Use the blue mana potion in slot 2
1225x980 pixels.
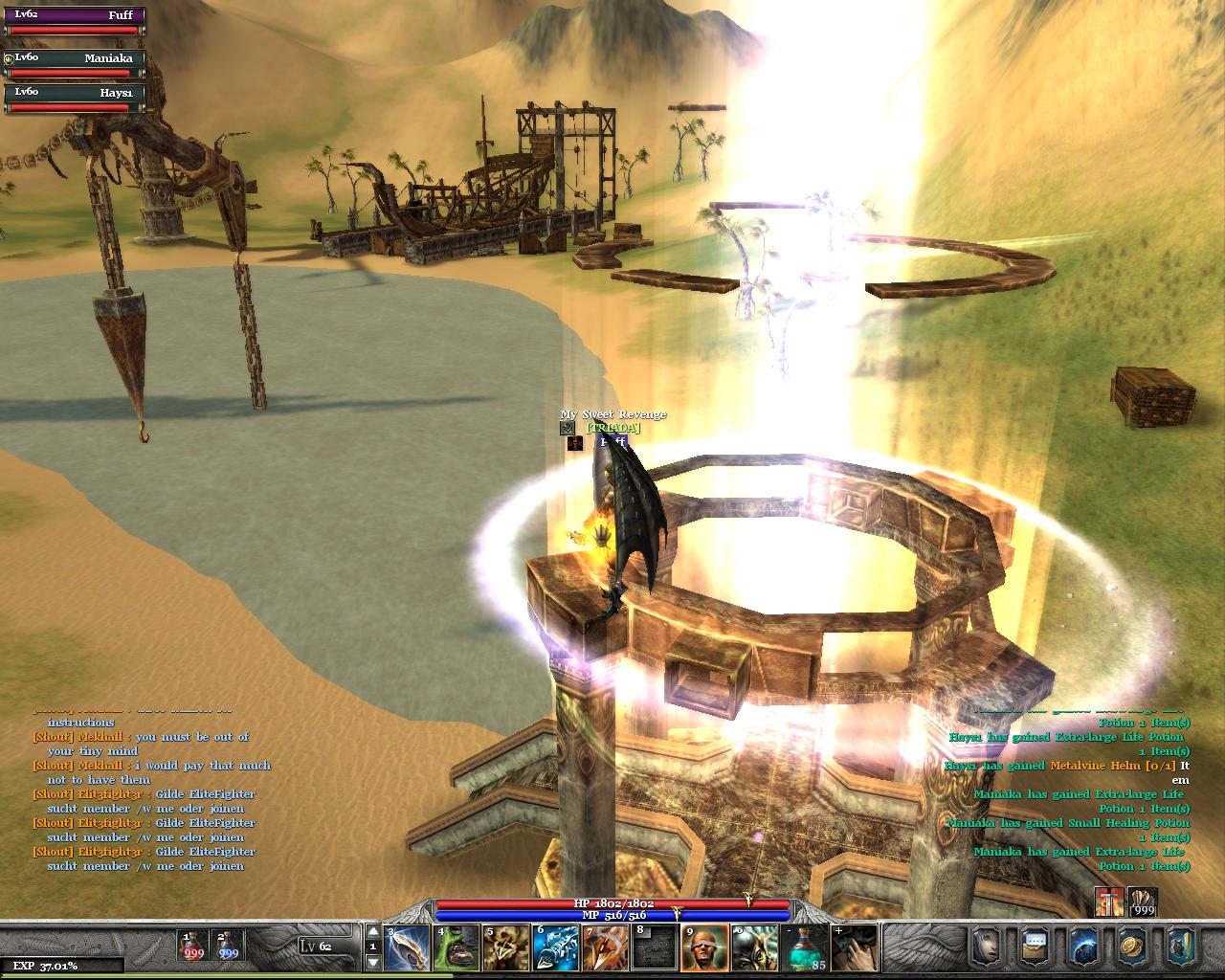pyautogui.click(x=229, y=946)
